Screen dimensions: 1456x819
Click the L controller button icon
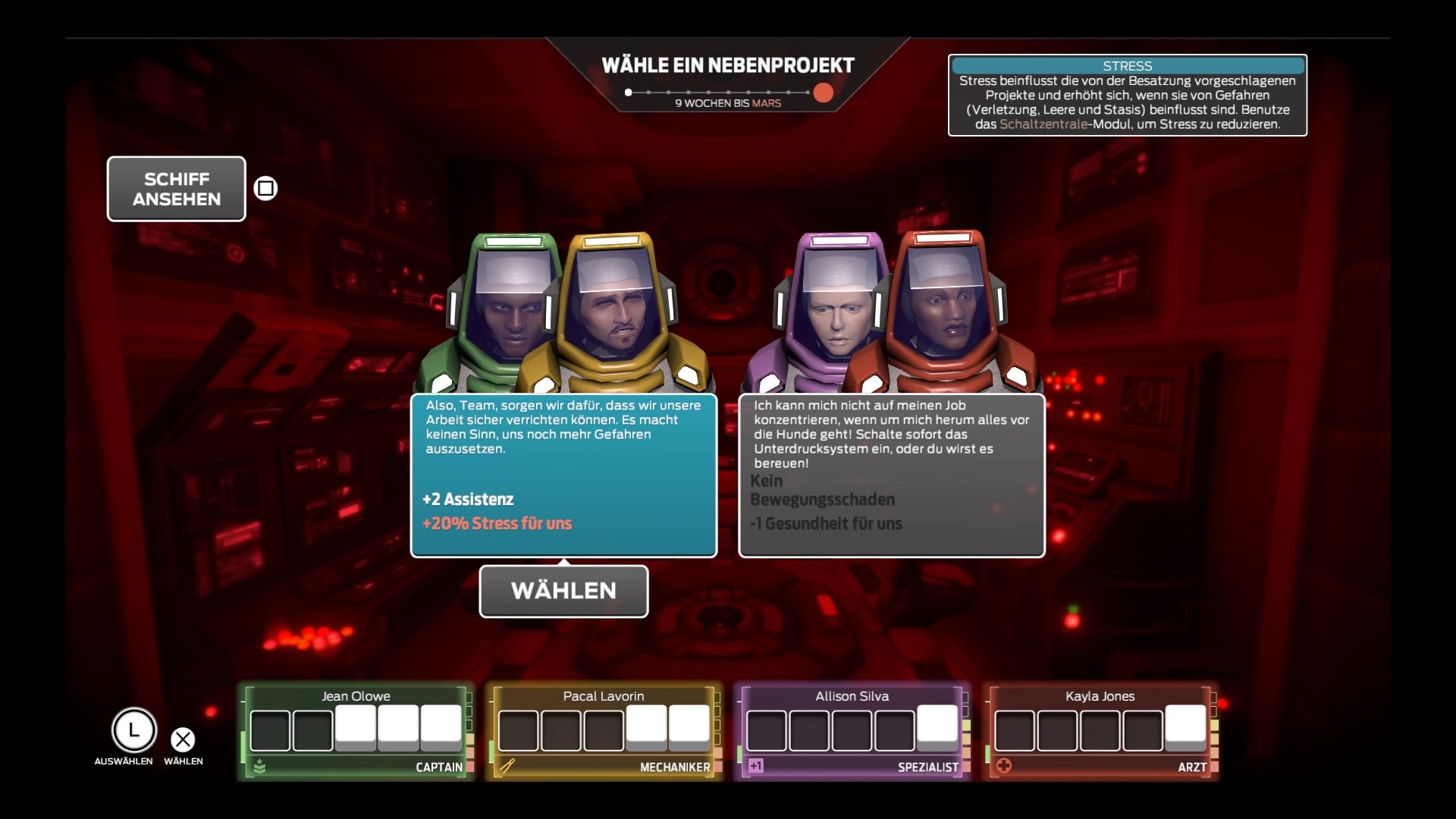point(133,732)
